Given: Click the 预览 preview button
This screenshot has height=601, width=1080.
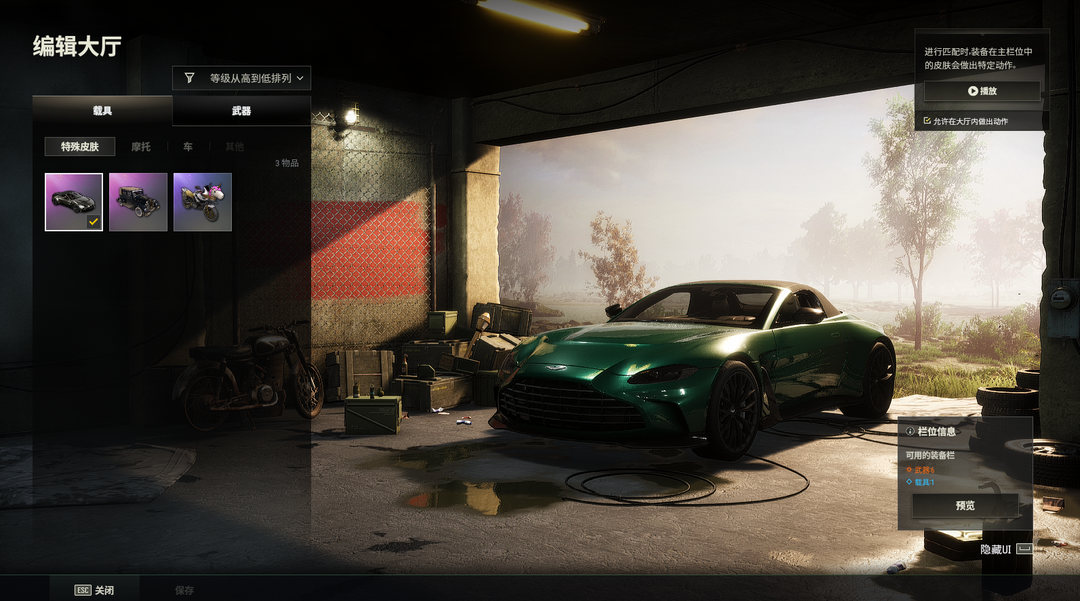Looking at the screenshot, I should 964,505.
